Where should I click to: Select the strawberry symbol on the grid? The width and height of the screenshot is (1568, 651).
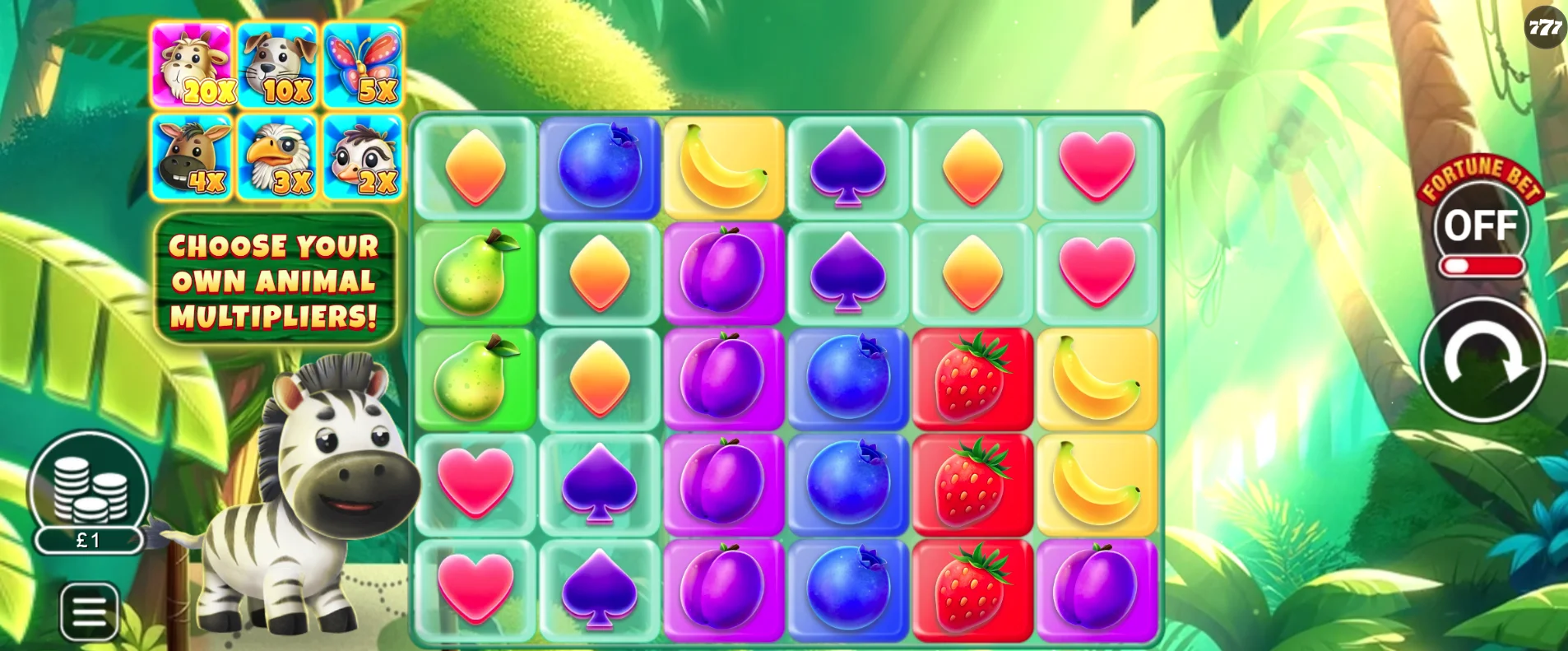point(973,378)
